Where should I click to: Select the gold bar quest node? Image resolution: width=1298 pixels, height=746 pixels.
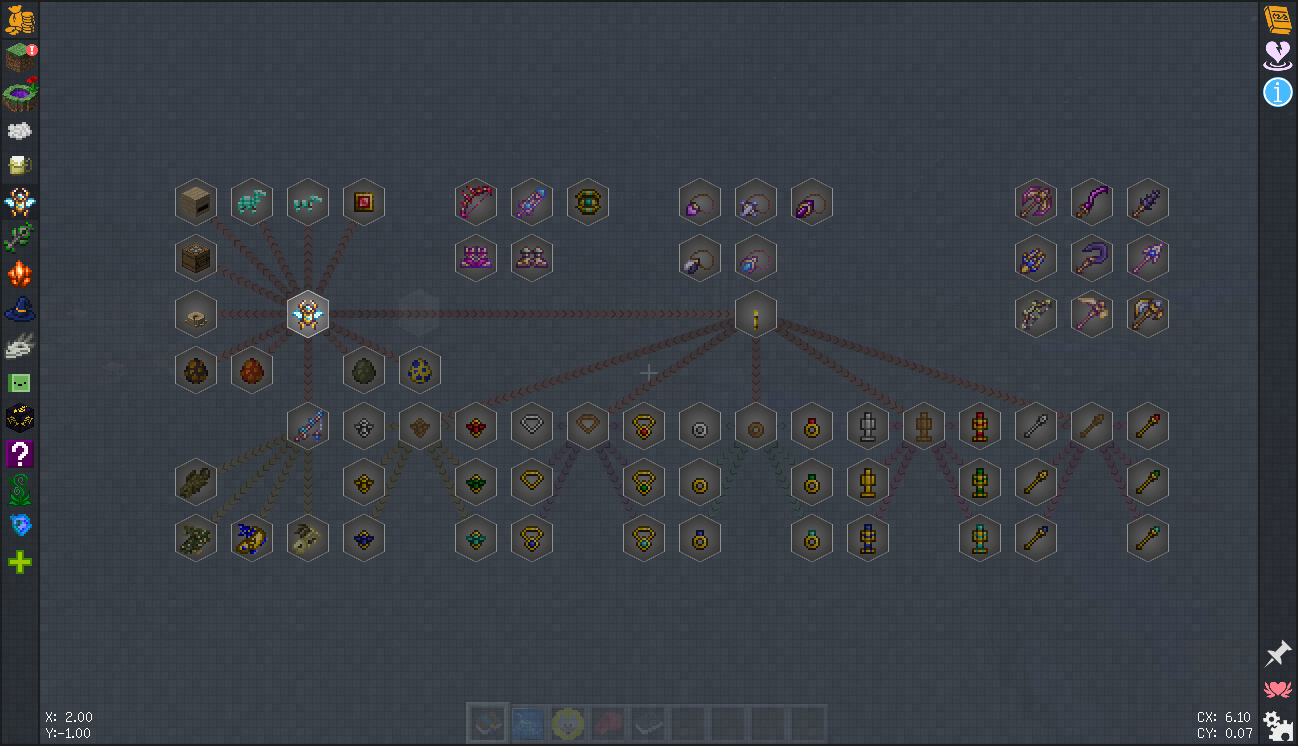pyautogui.click(x=756, y=314)
